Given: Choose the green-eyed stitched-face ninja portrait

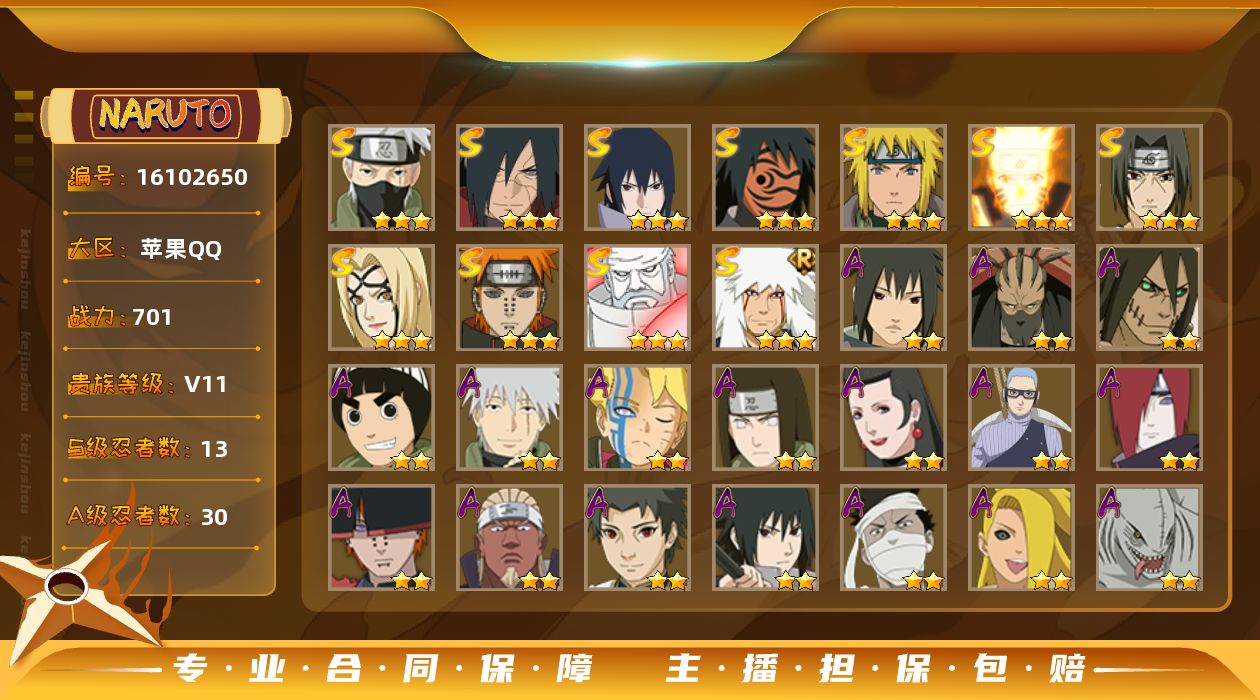Looking at the screenshot, I should [x=1149, y=298].
